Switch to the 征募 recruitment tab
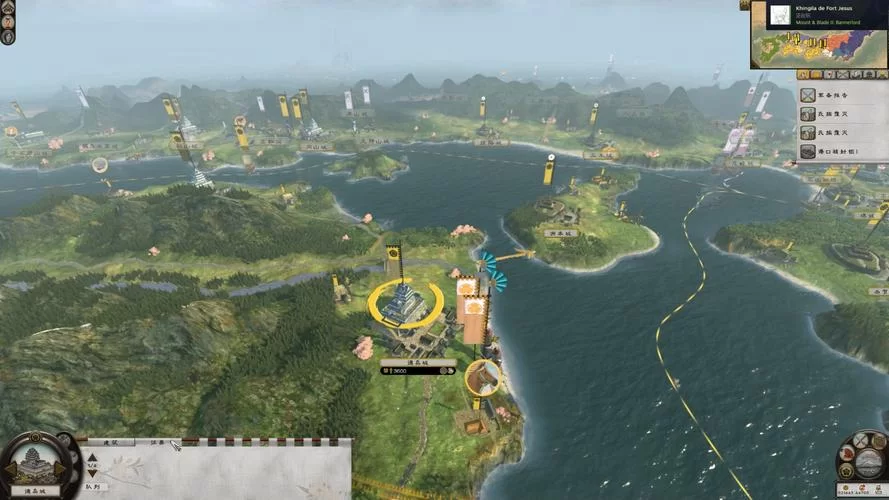 (157, 442)
